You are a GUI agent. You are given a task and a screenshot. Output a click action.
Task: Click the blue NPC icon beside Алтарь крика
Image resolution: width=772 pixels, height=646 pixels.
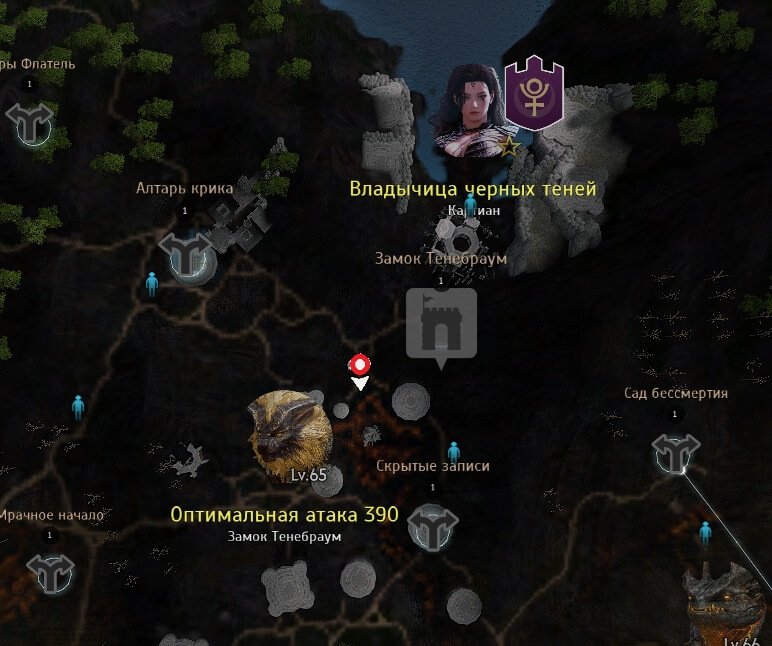pyautogui.click(x=152, y=284)
